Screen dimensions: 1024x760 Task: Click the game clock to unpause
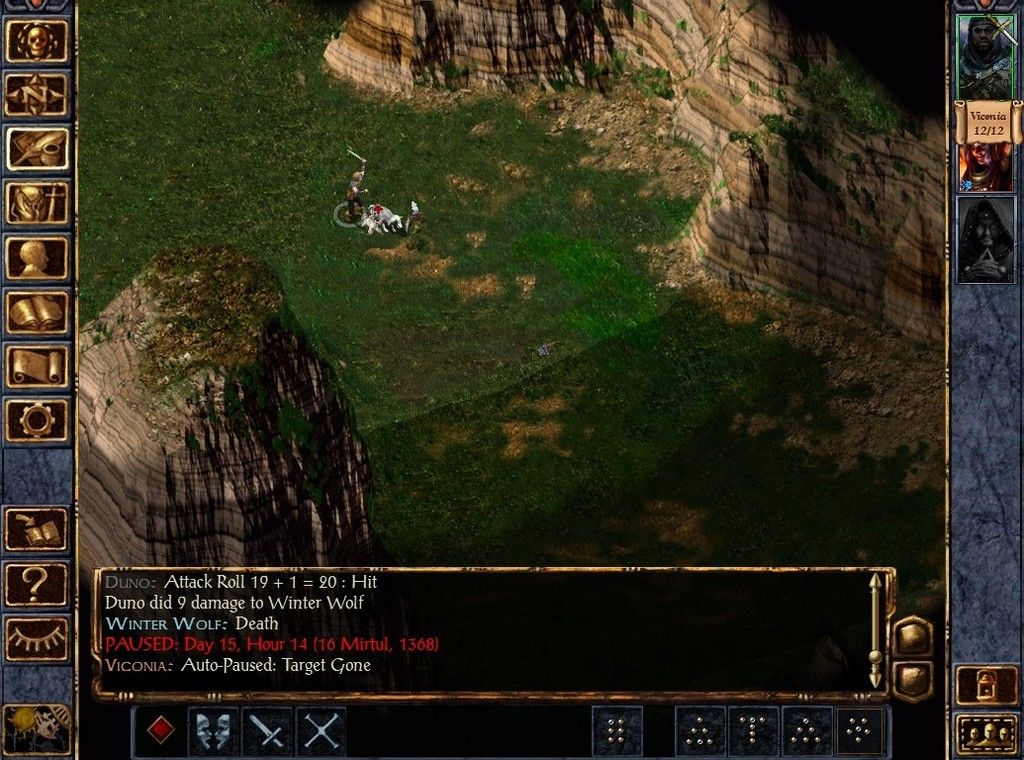click(37, 728)
